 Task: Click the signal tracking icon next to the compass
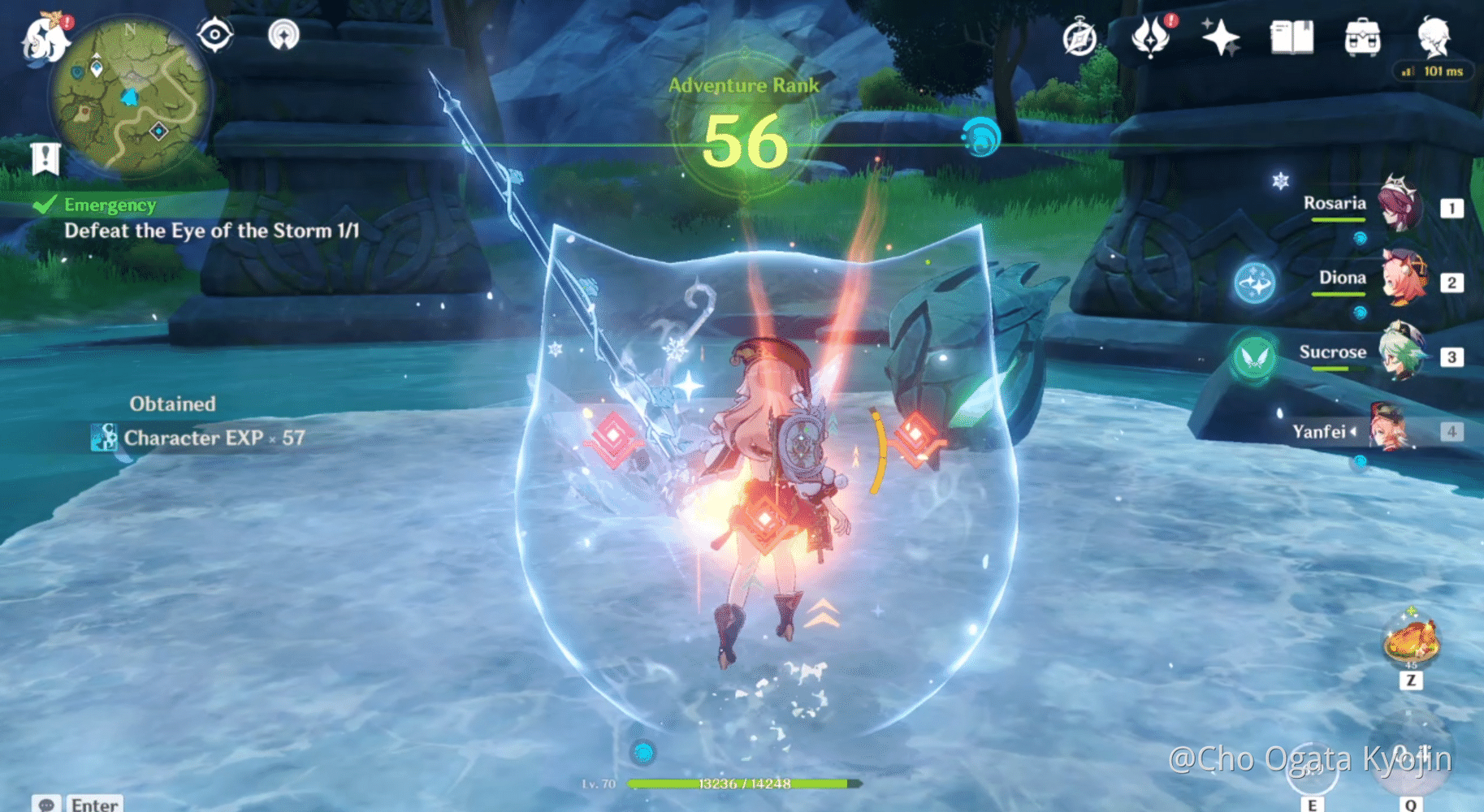(x=284, y=35)
